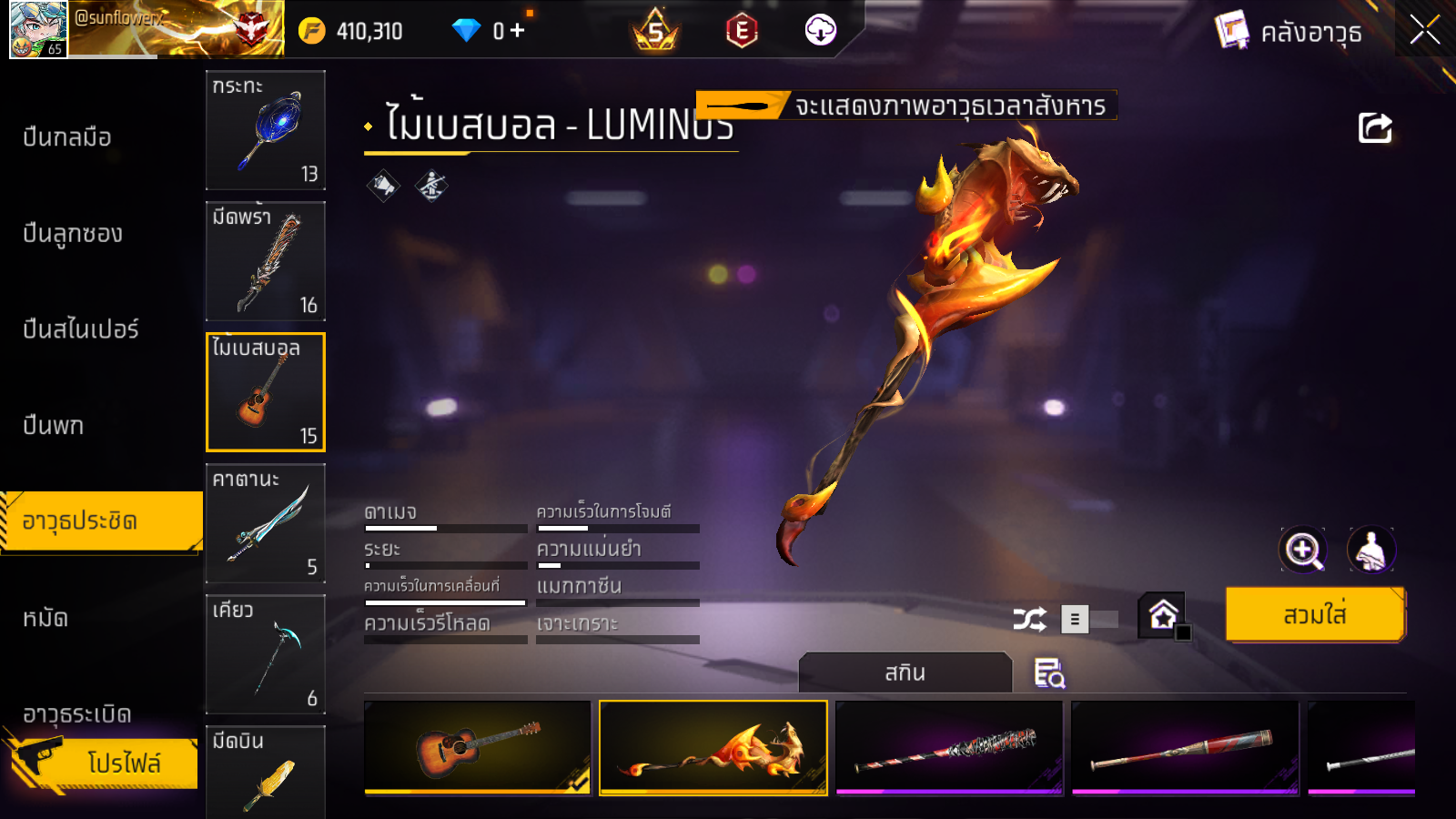Select the กระทะ melee weapon
Viewport: 1456px width, 819px height.
266,130
